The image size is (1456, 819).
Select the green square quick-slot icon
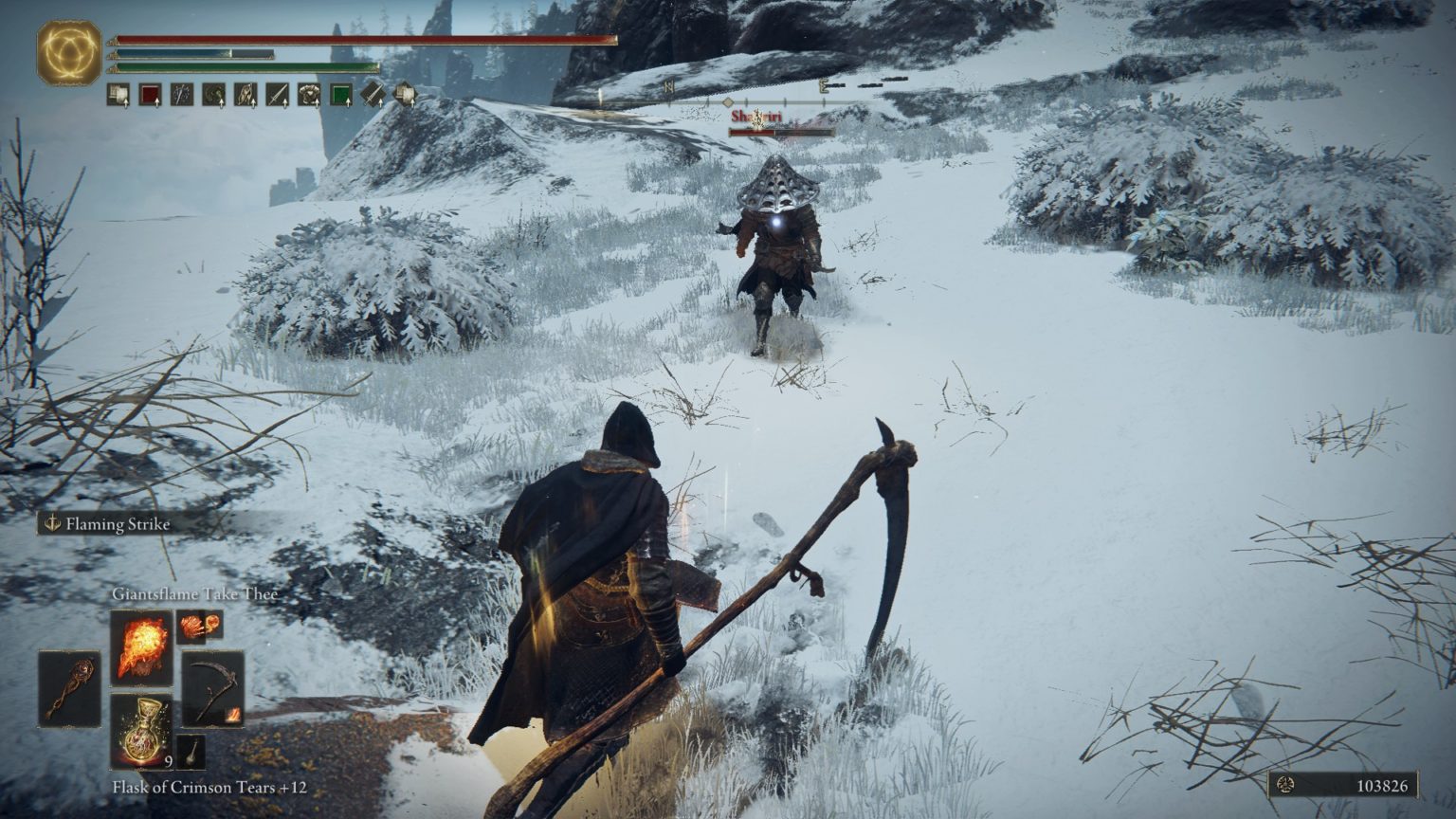(x=340, y=94)
